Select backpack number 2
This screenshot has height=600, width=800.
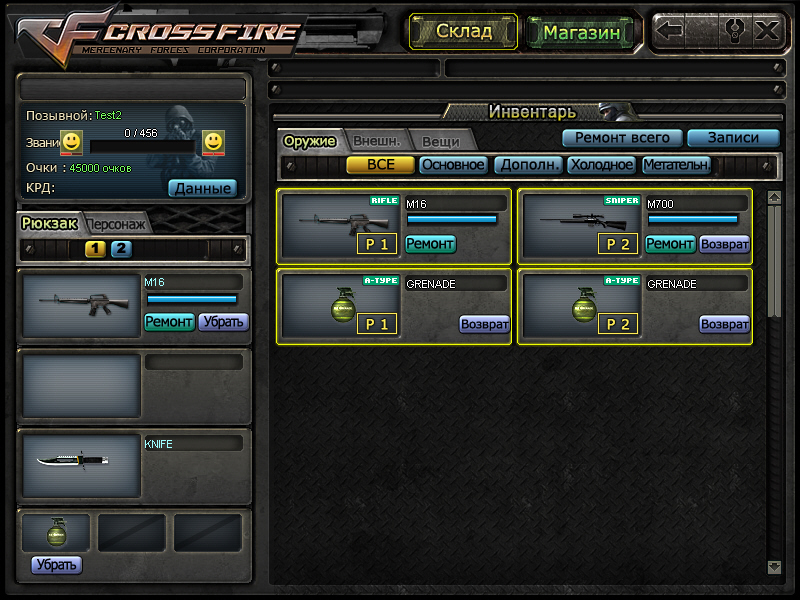121,249
